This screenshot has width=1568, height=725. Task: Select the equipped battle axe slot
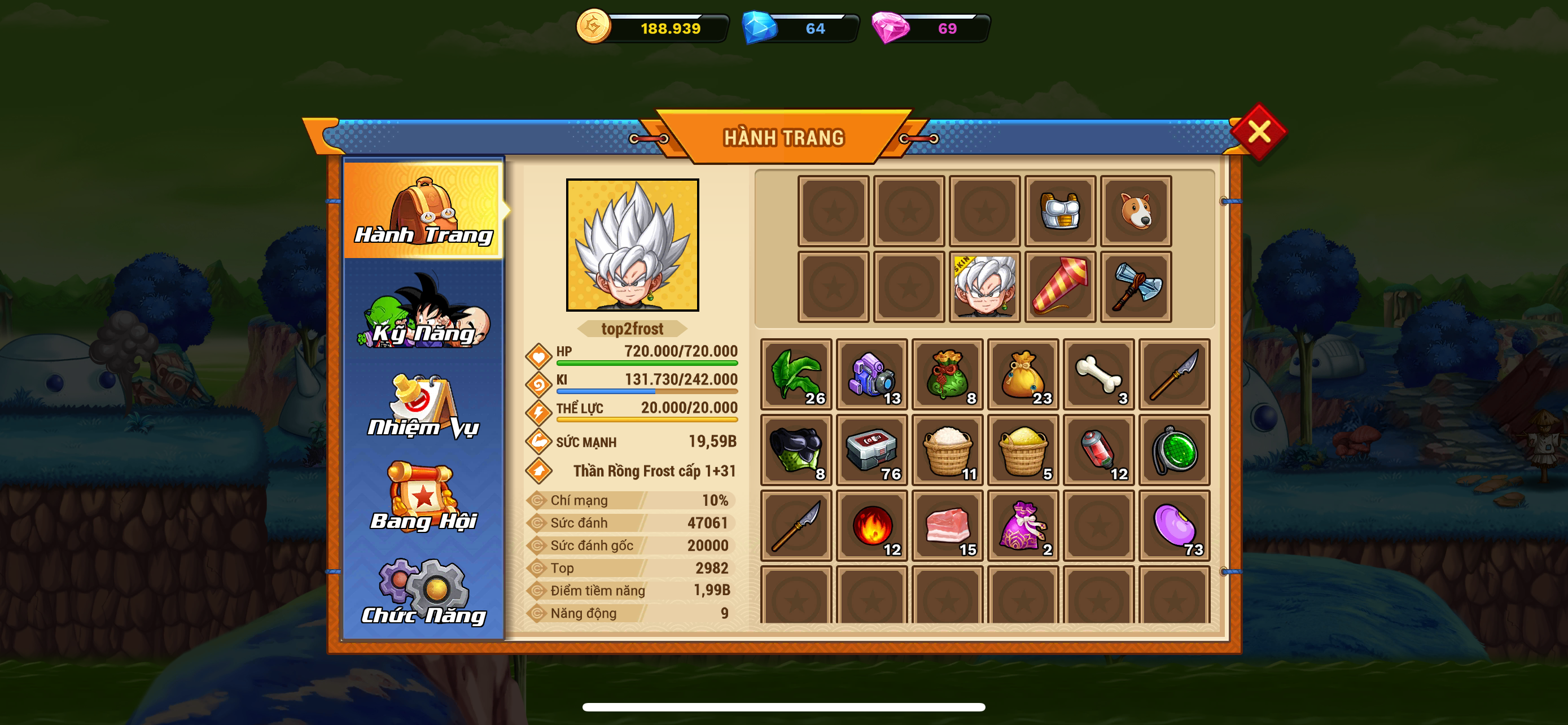pyautogui.click(x=1135, y=287)
